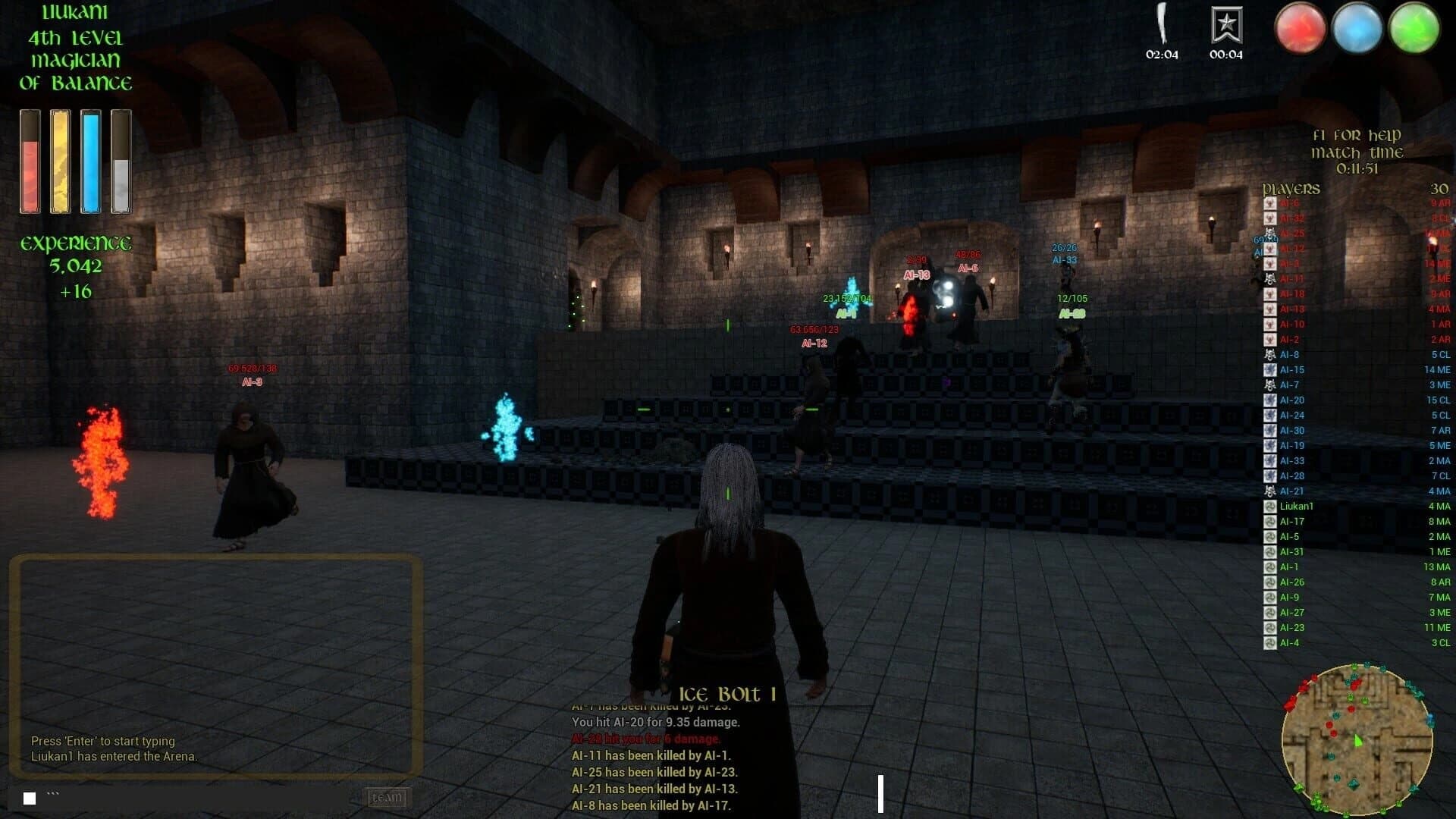Click the skull crest next to AI-25
The image size is (1456, 819).
point(1269,233)
